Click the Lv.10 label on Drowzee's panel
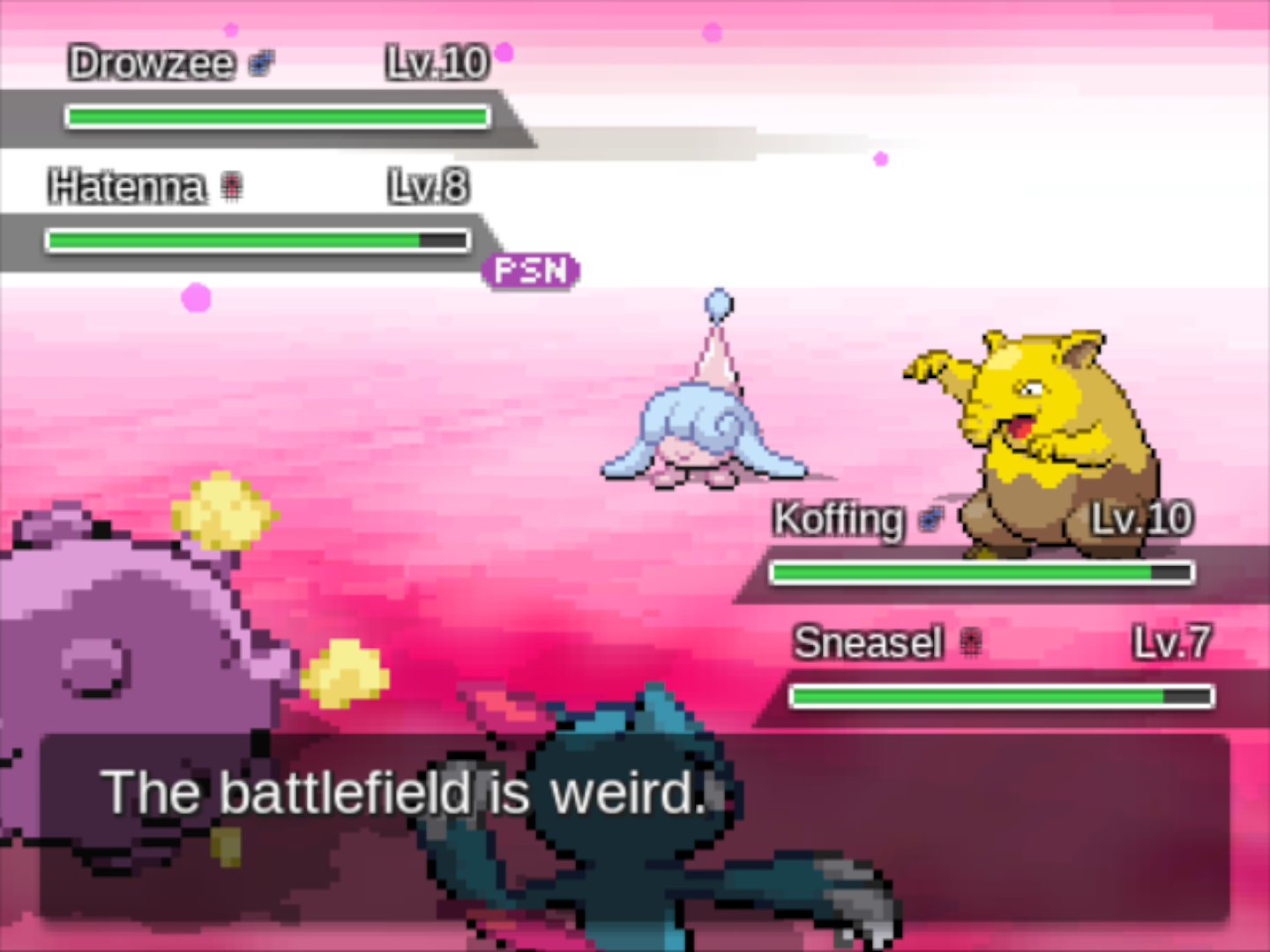The width and height of the screenshot is (1270, 952). tap(436, 62)
